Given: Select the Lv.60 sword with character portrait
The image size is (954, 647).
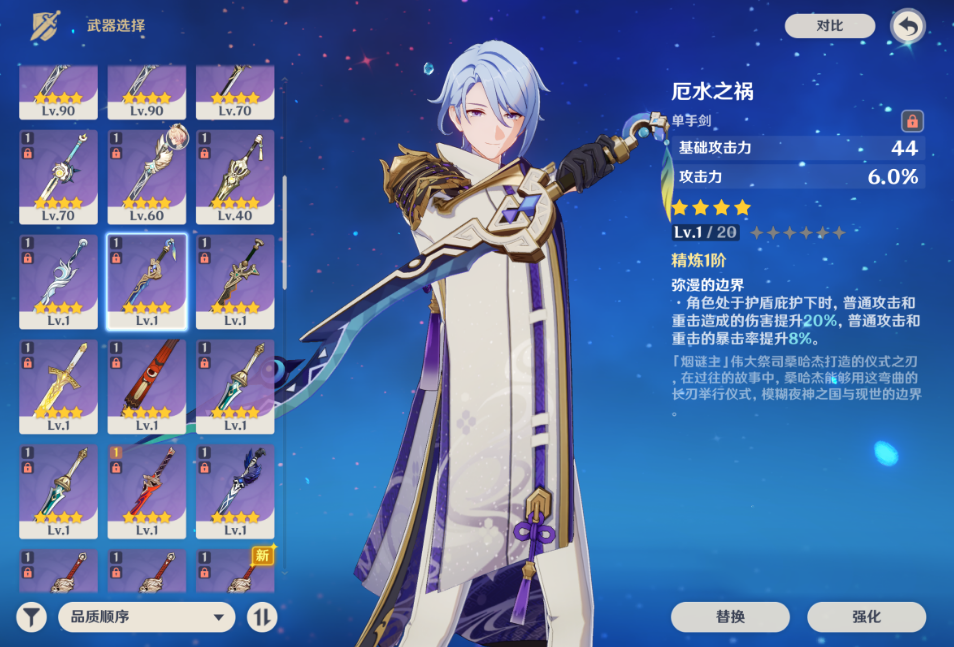Looking at the screenshot, I should tap(147, 176).
